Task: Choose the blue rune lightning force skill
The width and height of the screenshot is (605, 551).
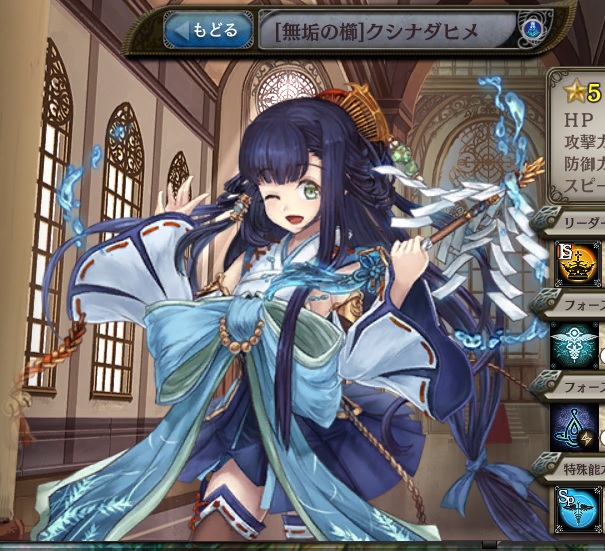Action: click(577, 424)
